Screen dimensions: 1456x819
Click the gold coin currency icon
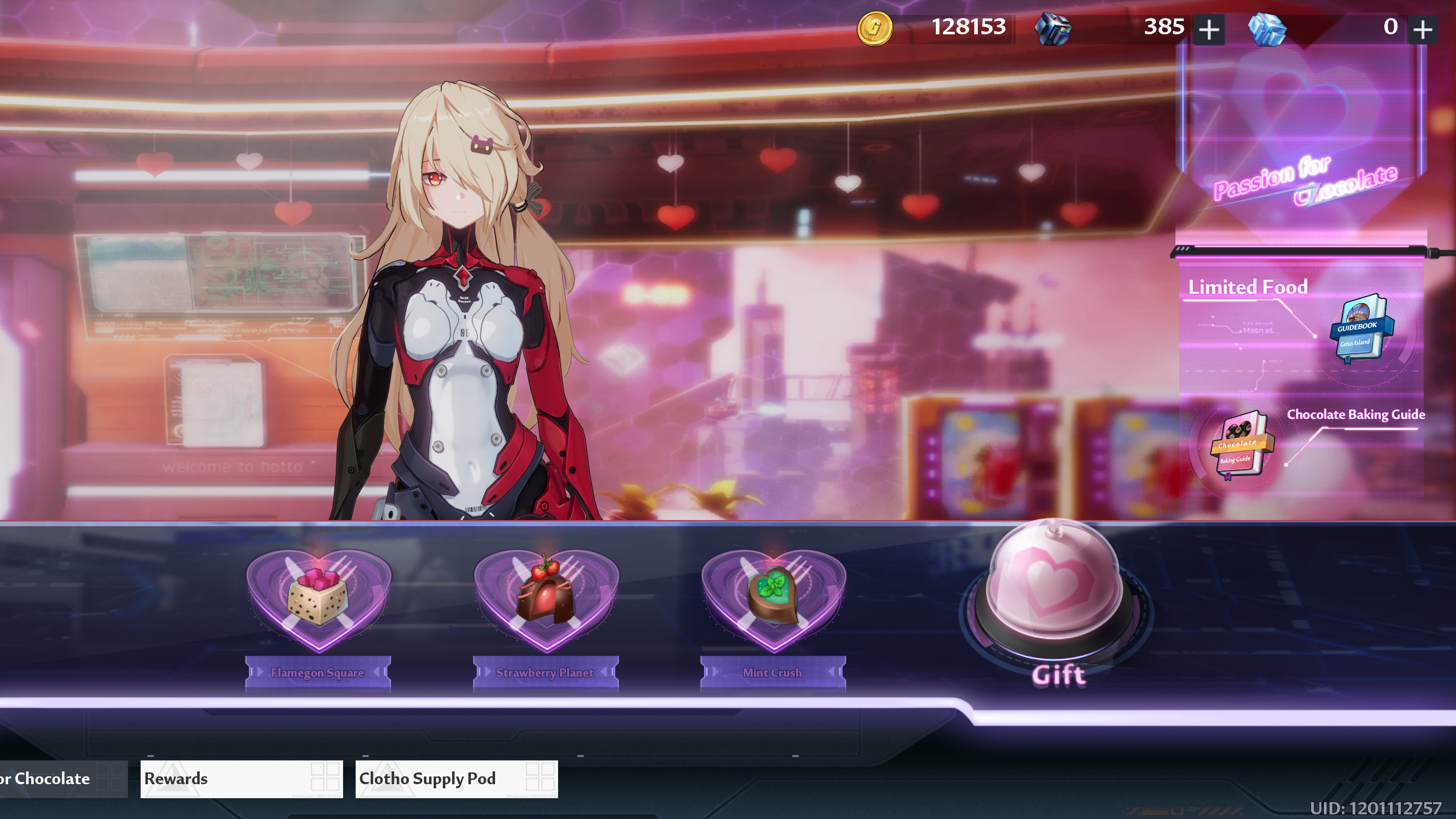coord(874,28)
